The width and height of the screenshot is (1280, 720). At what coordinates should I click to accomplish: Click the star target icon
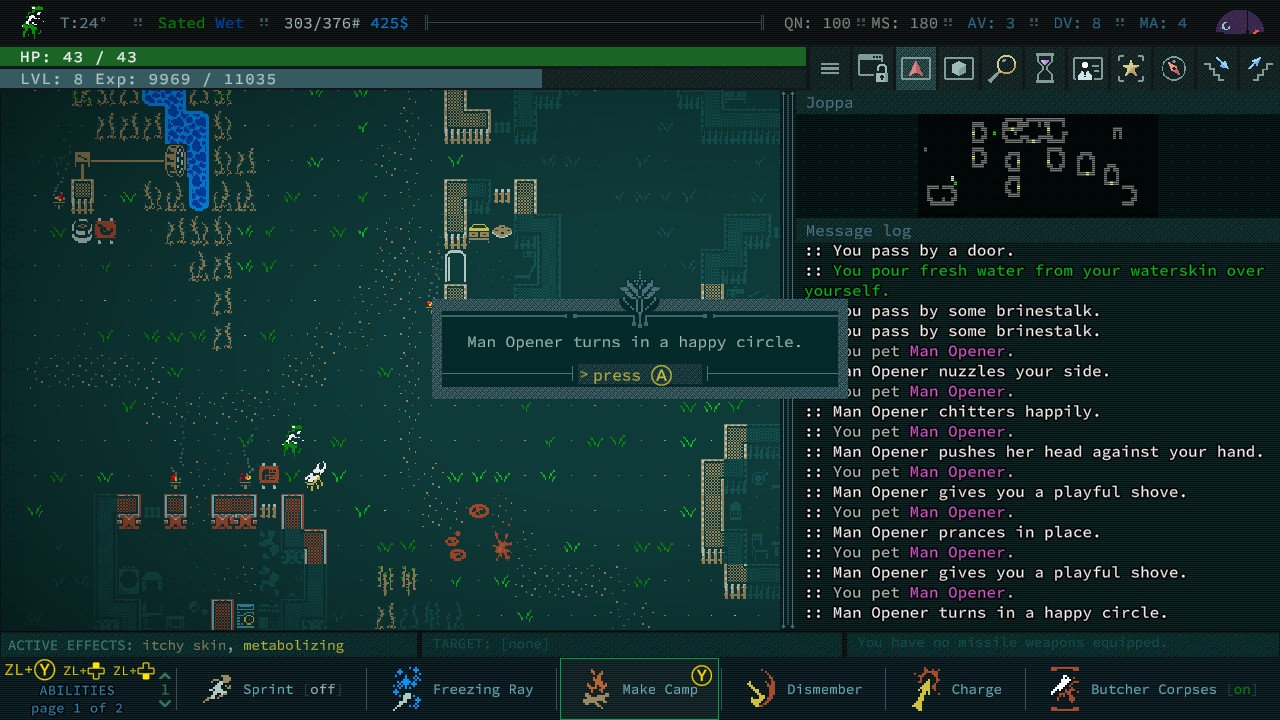pyautogui.click(x=1131, y=69)
